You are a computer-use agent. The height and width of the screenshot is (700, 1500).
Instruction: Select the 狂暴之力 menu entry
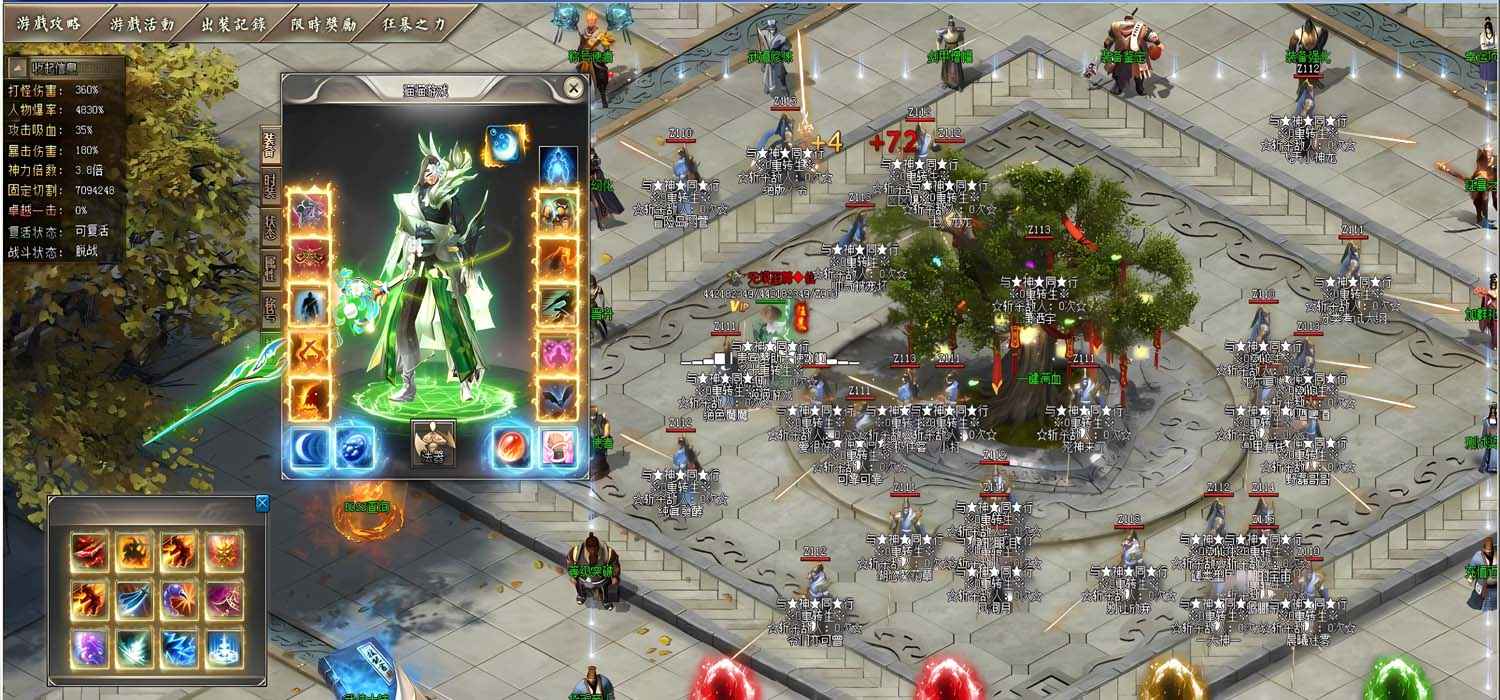(x=414, y=24)
